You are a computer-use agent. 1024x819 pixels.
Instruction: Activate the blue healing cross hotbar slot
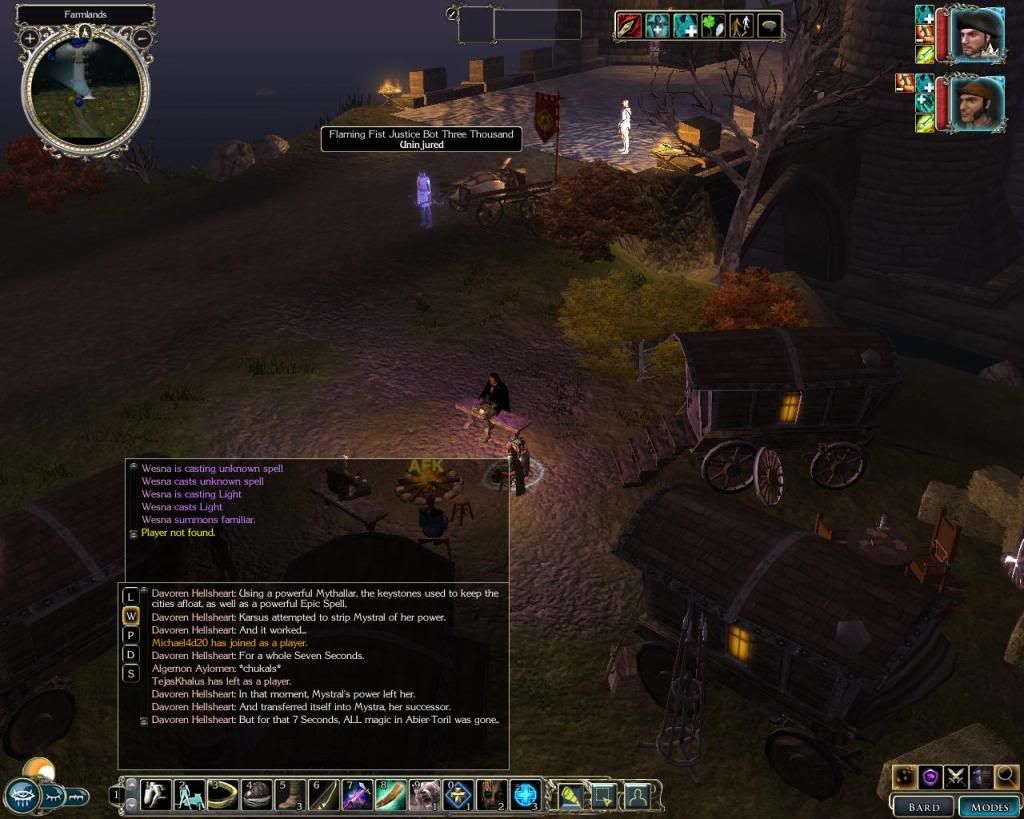coord(525,795)
